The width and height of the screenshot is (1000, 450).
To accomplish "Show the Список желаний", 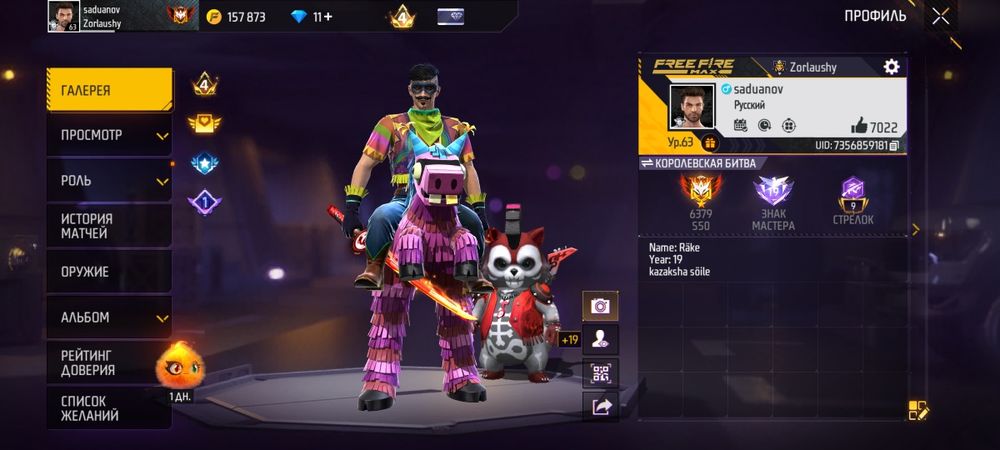I will pos(108,408).
